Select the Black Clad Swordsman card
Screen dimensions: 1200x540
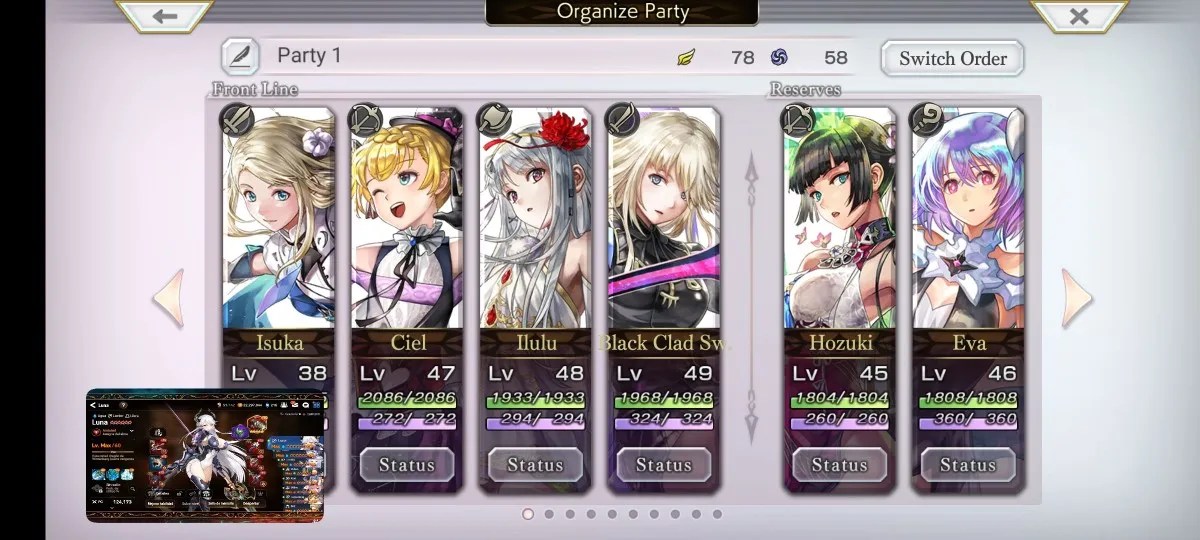[x=663, y=230]
